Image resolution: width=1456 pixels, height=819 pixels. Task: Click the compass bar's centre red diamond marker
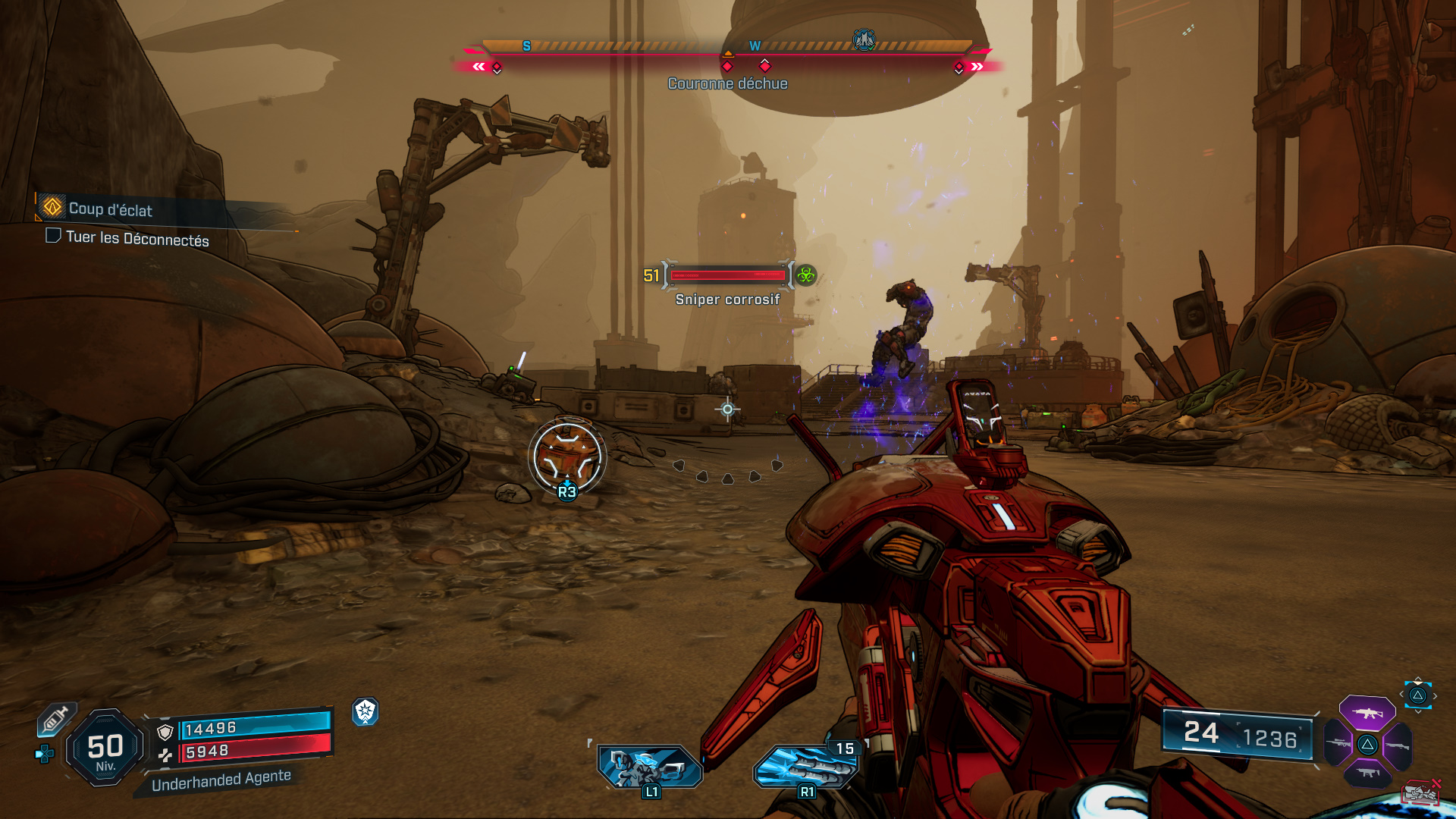[x=727, y=67]
